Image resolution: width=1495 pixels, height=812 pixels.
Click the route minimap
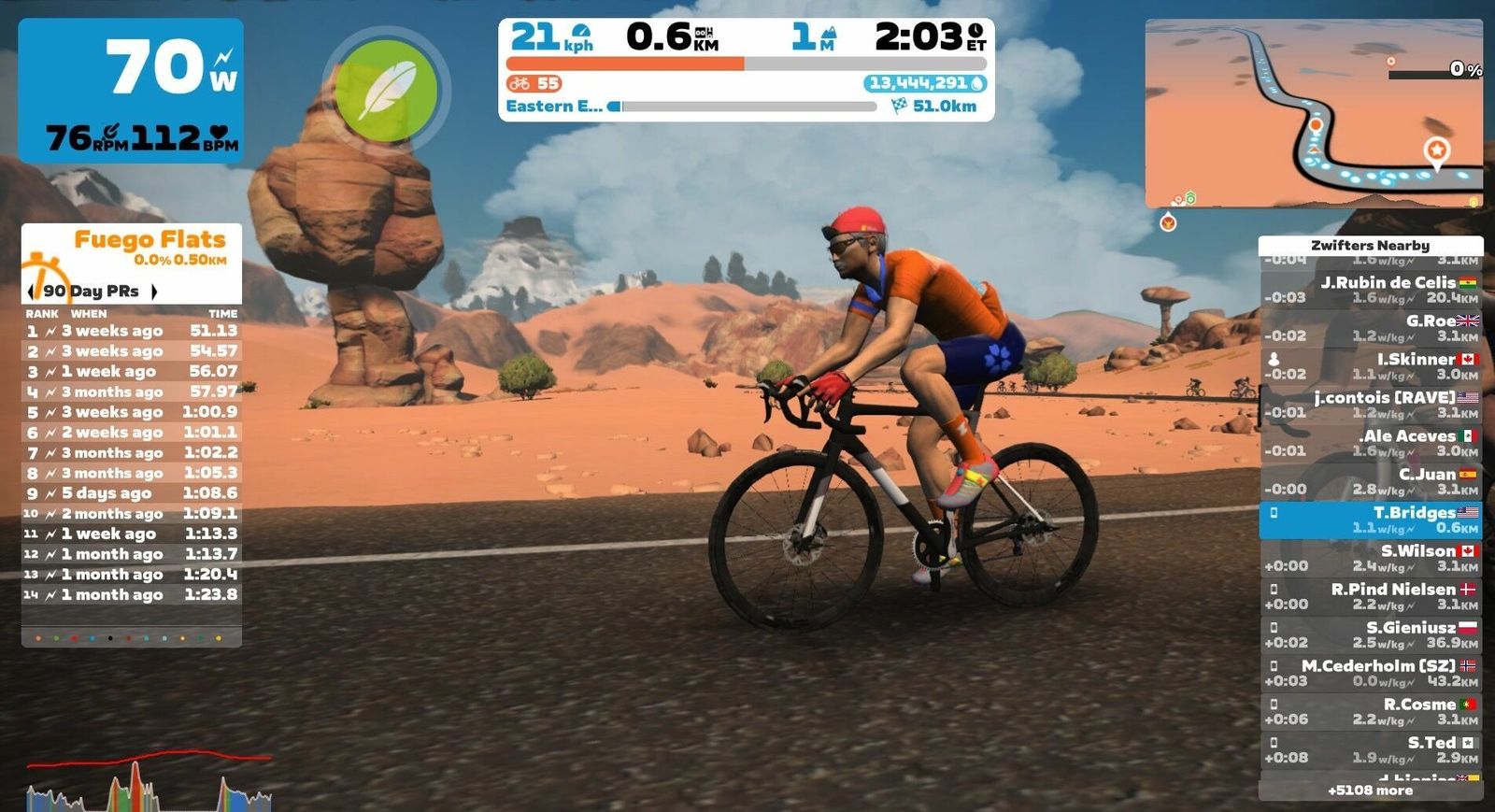[1313, 113]
